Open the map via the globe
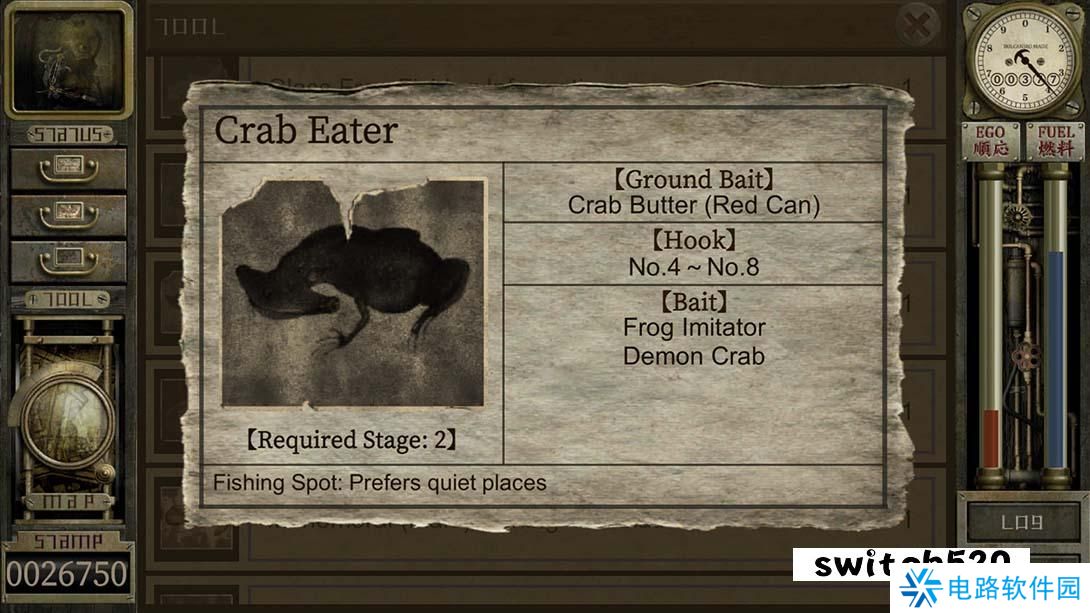 pos(67,420)
